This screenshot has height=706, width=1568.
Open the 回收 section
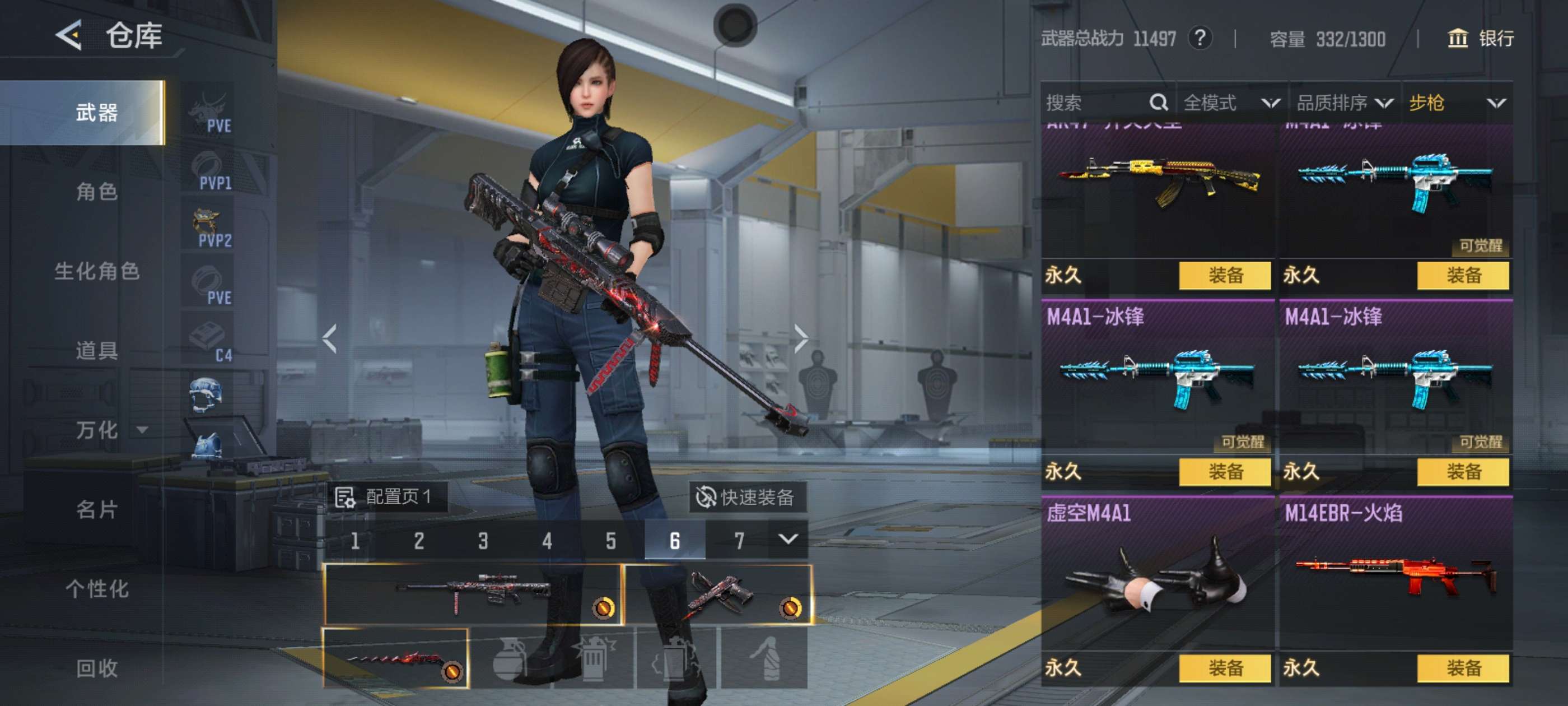click(x=96, y=668)
